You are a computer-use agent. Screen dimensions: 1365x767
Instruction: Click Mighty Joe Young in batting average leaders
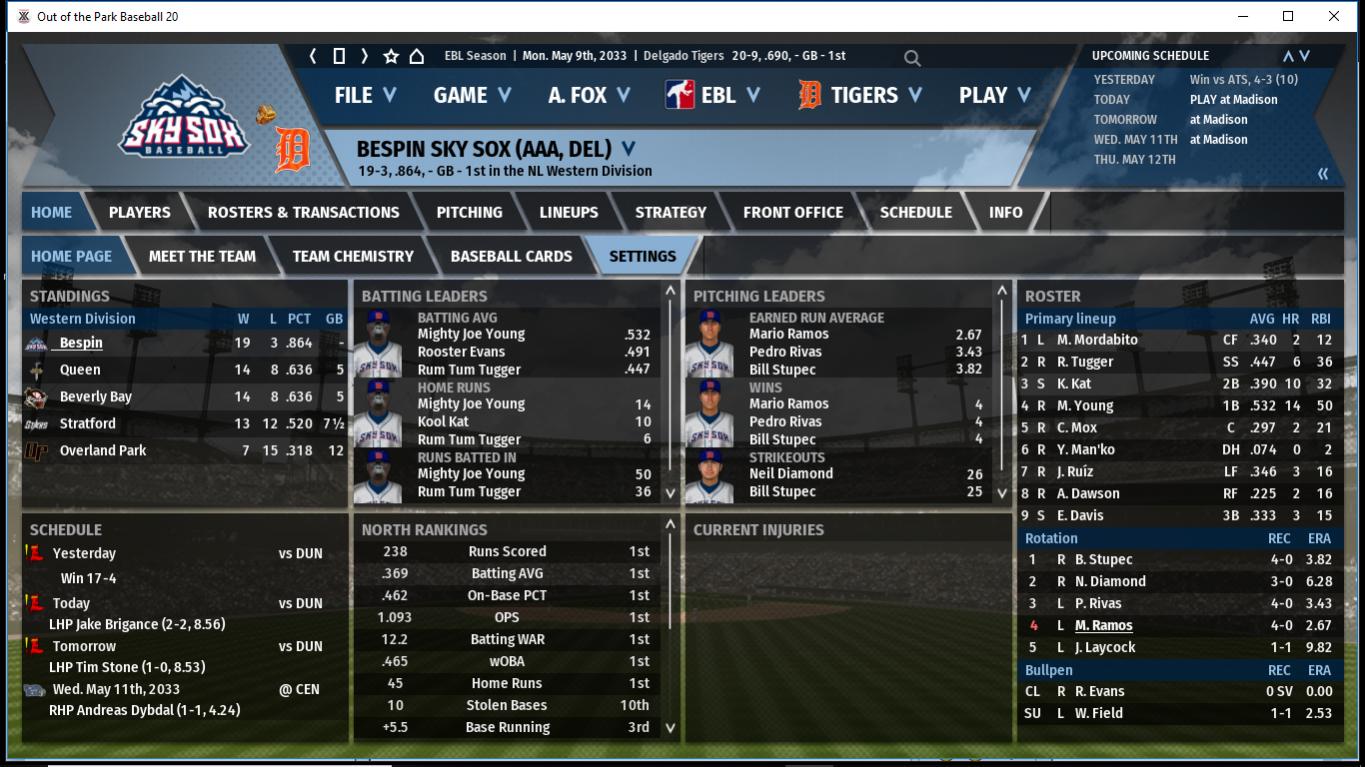471,334
